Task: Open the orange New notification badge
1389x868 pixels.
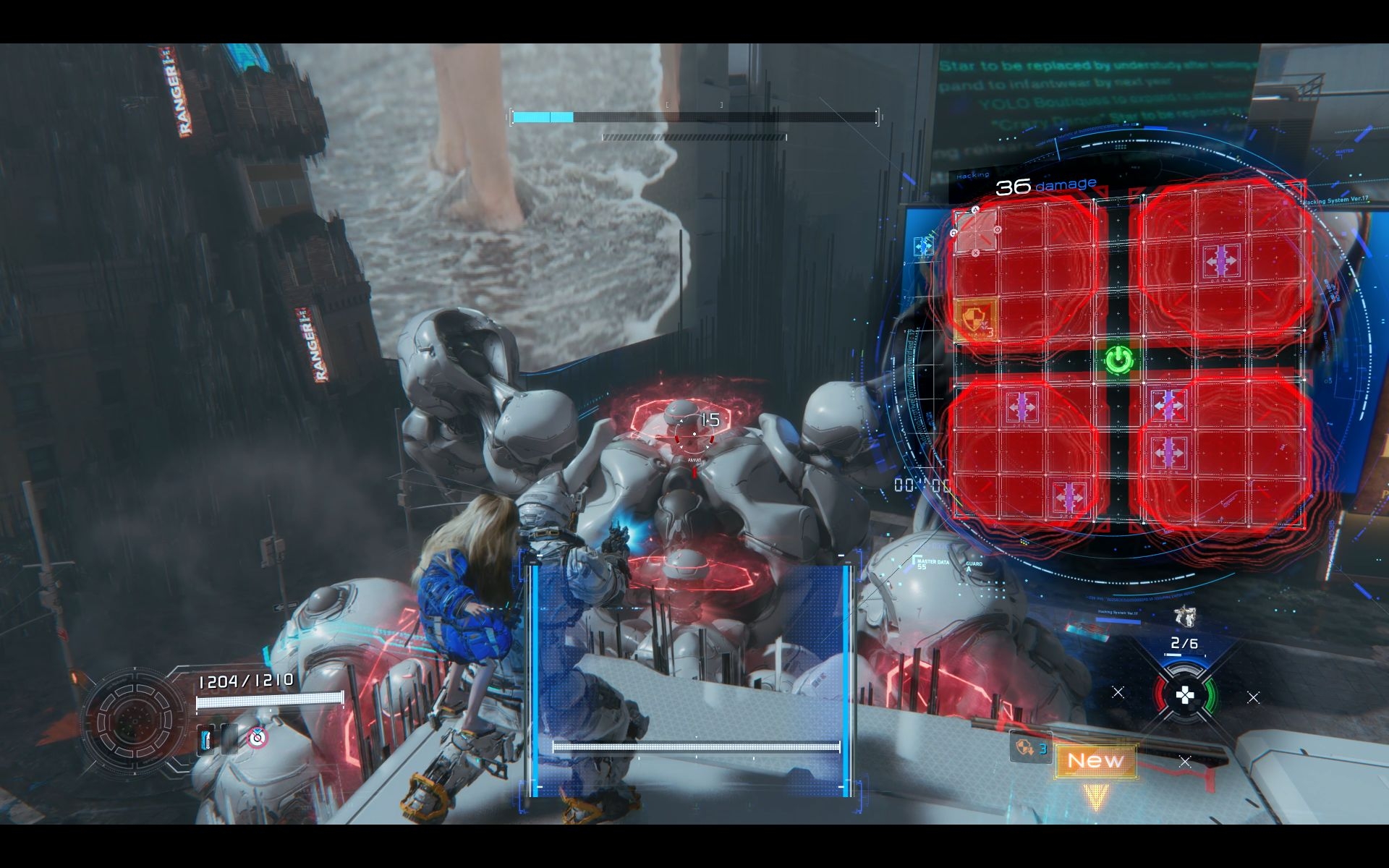Action: coord(1095,761)
